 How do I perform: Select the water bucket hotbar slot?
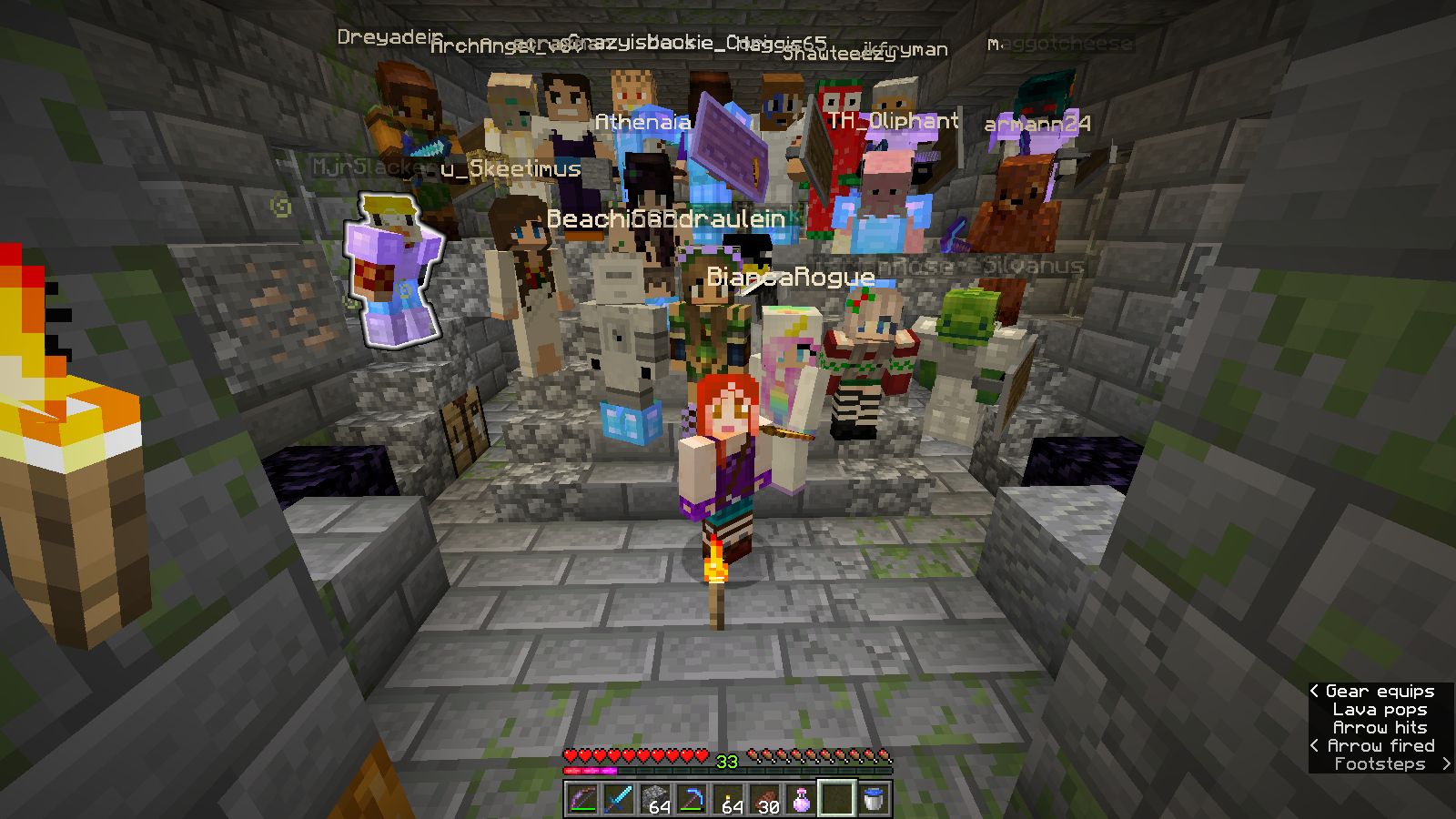[x=874, y=799]
